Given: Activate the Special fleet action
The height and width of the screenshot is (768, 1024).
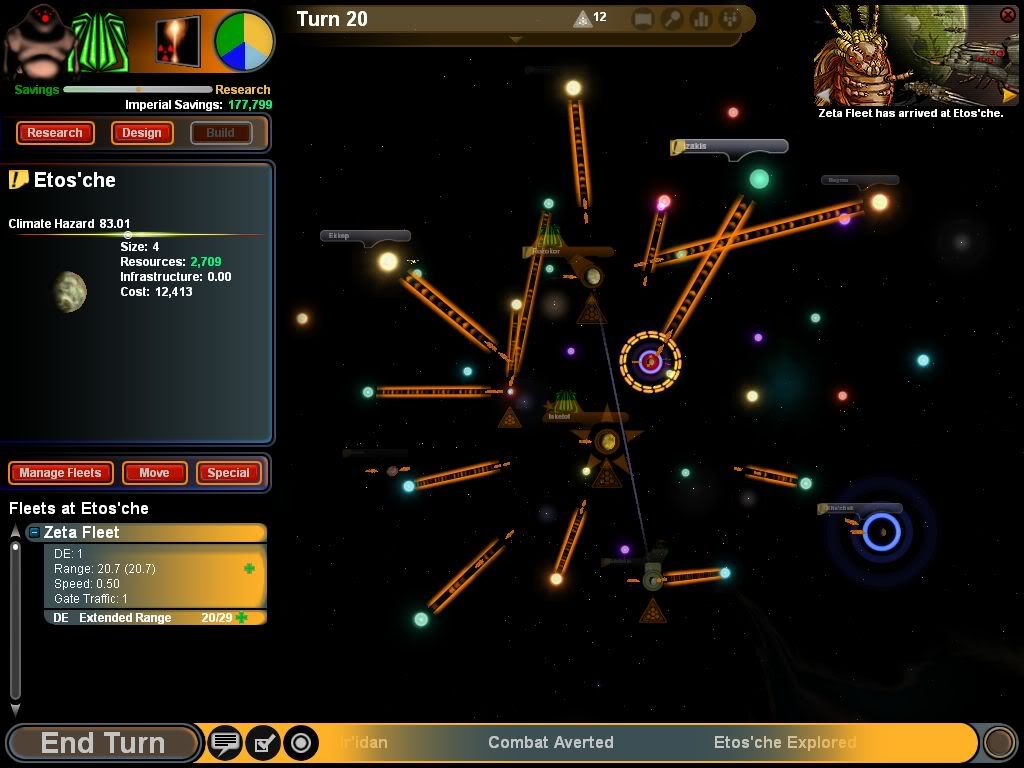Looking at the screenshot, I should [228, 473].
